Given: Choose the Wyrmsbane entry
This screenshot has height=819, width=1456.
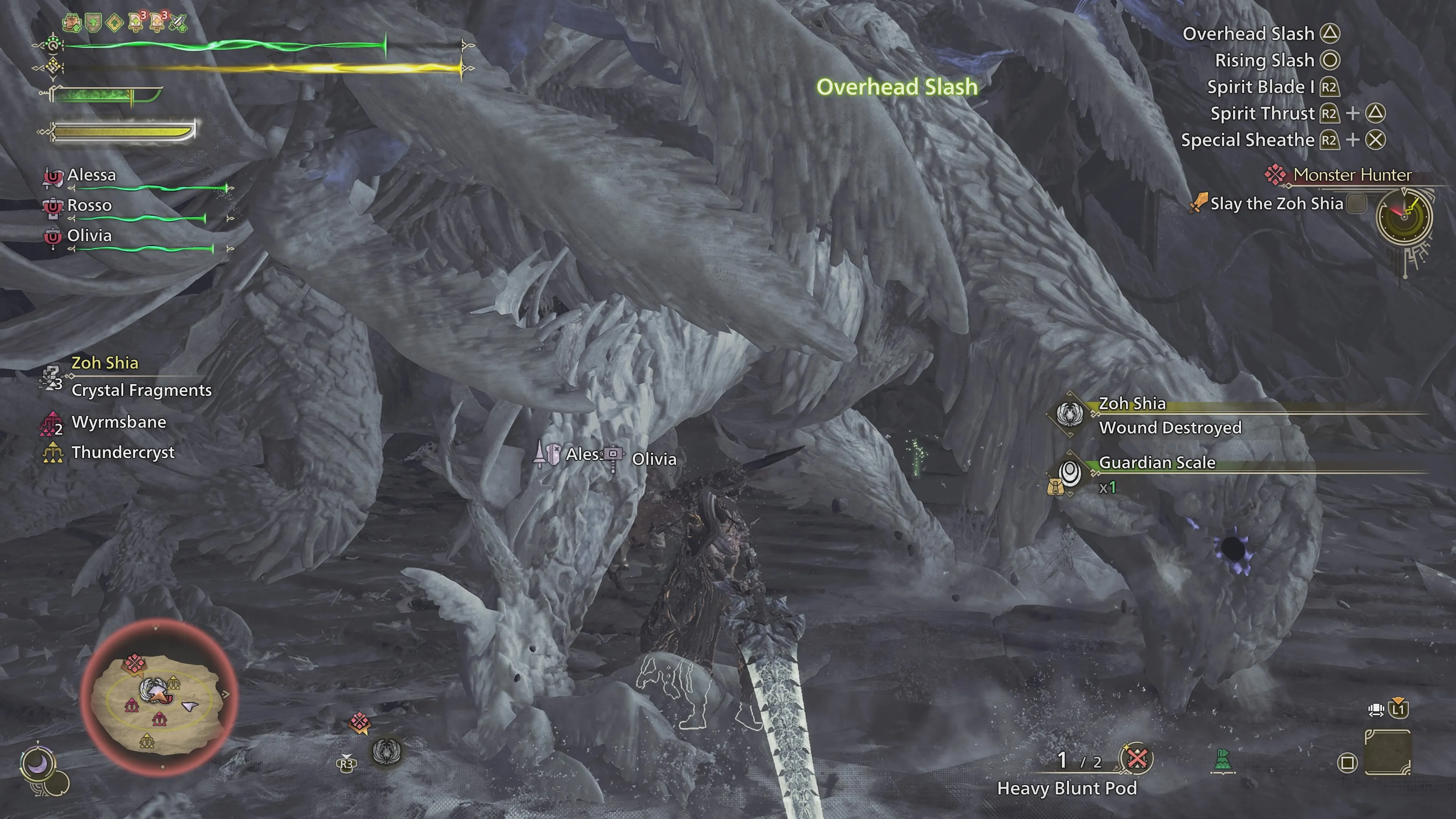Looking at the screenshot, I should pos(119,422).
